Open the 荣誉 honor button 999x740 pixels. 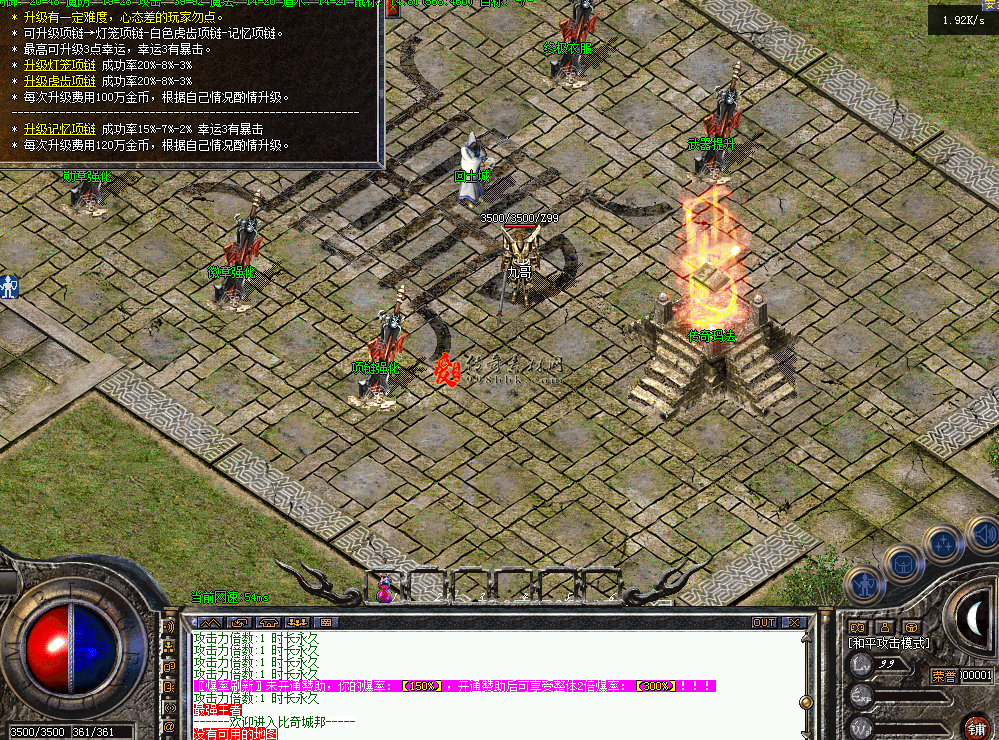coord(943,675)
